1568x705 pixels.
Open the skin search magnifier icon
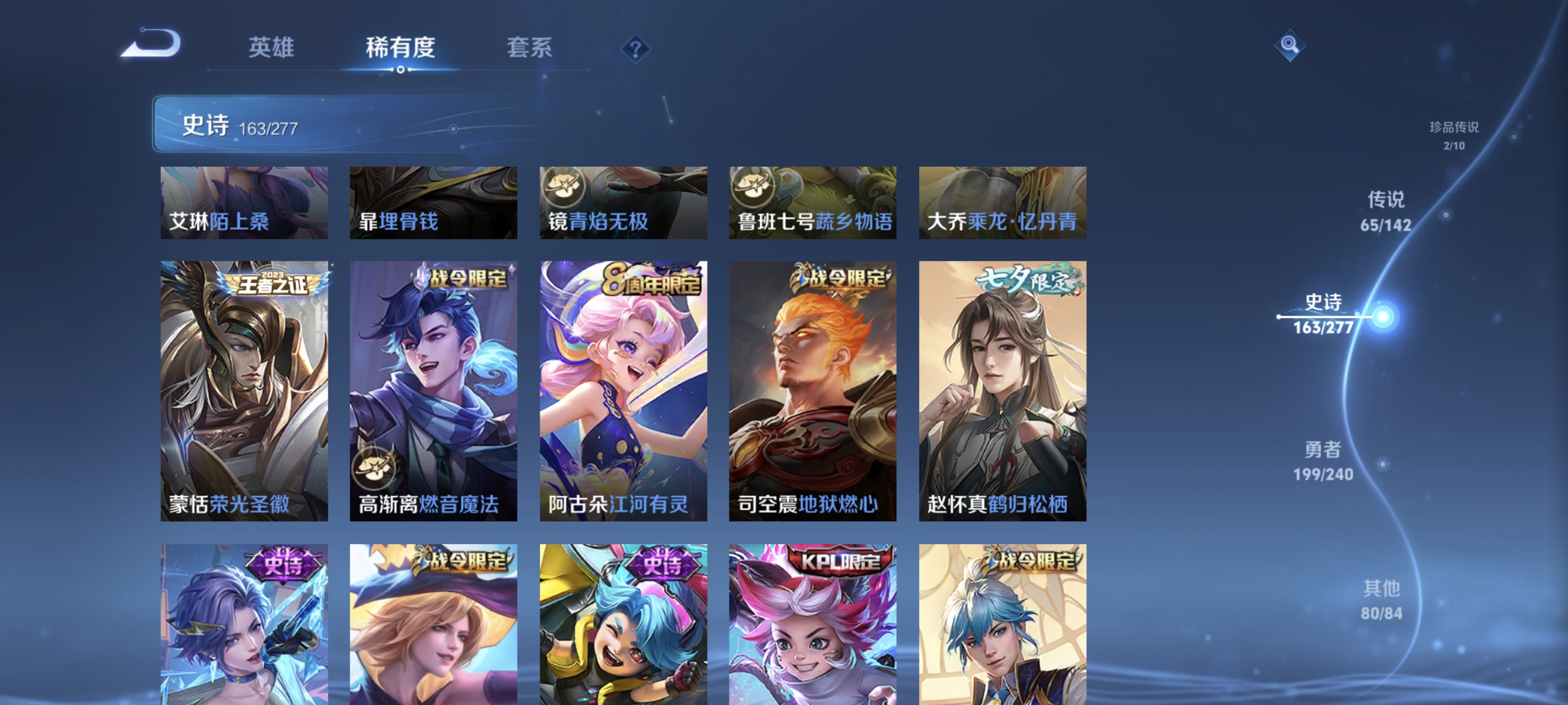(1291, 45)
